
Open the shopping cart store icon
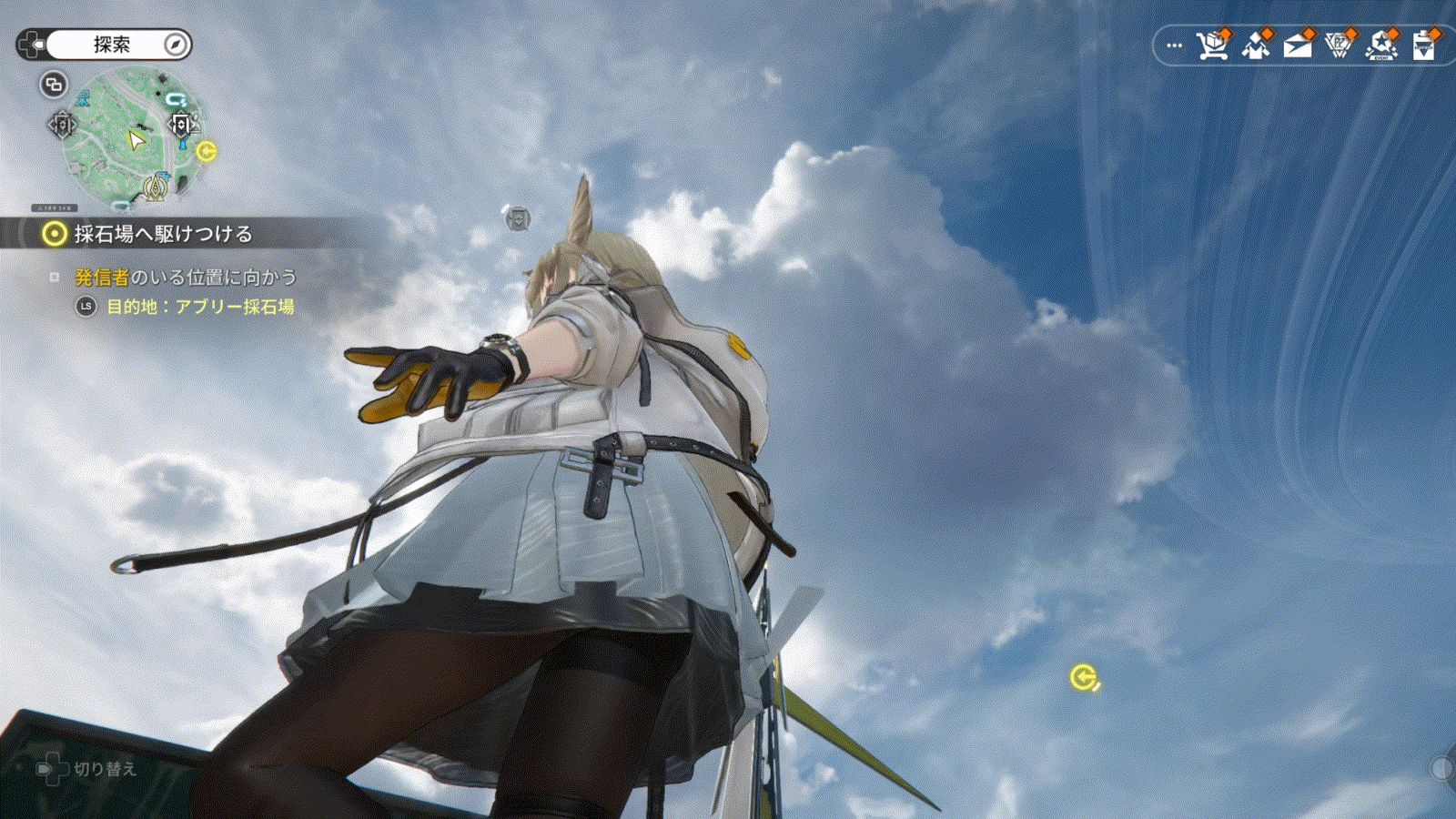1212,45
